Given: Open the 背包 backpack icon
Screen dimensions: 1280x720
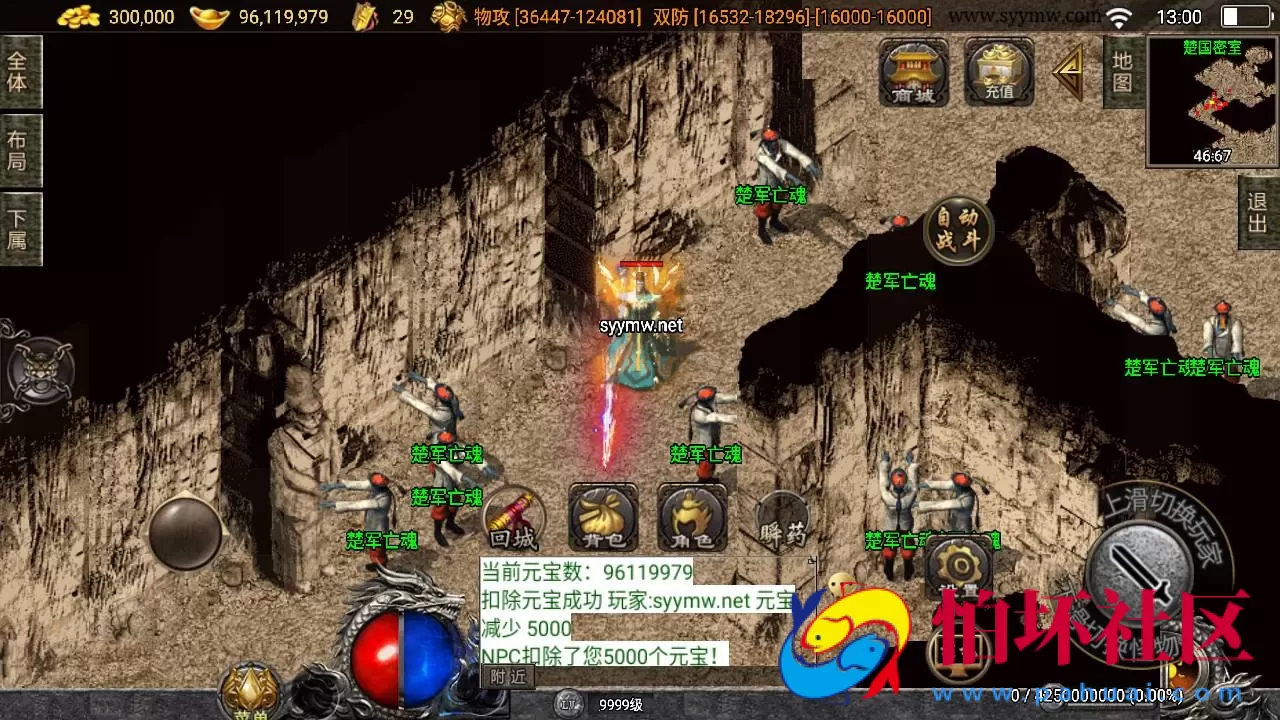Looking at the screenshot, I should [x=601, y=515].
